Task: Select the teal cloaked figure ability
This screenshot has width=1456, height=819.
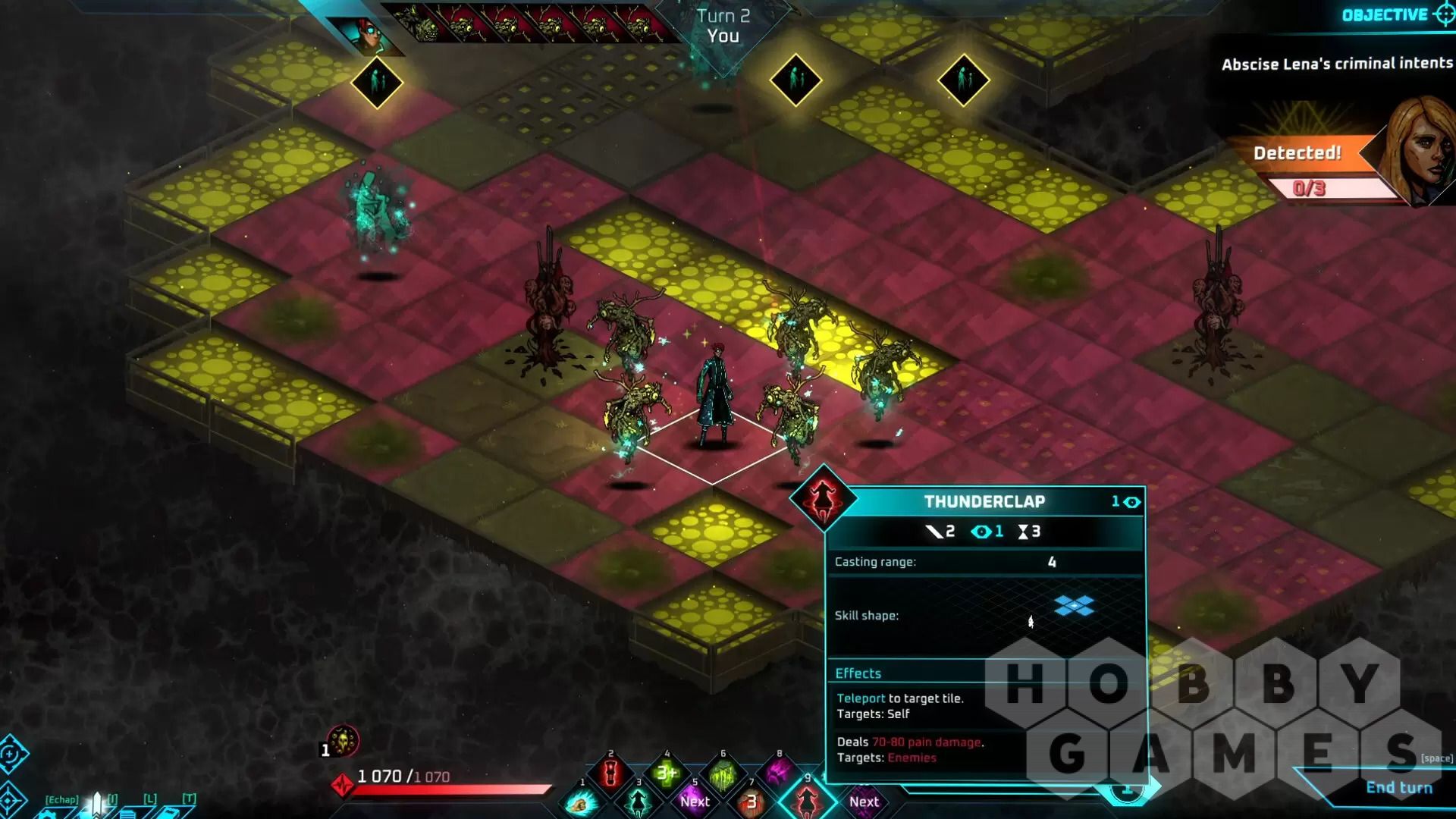Action: (x=639, y=801)
